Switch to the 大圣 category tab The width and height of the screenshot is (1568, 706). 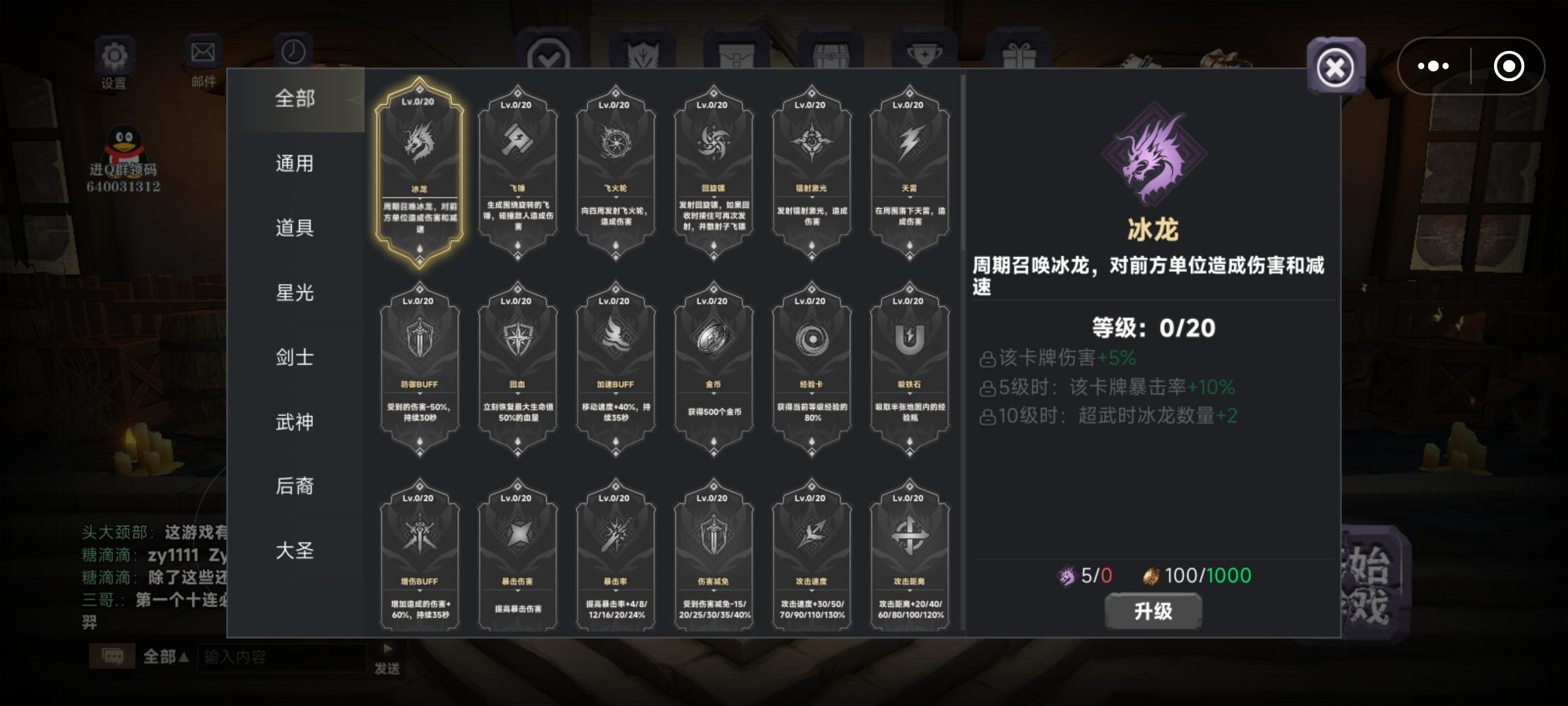coord(295,551)
